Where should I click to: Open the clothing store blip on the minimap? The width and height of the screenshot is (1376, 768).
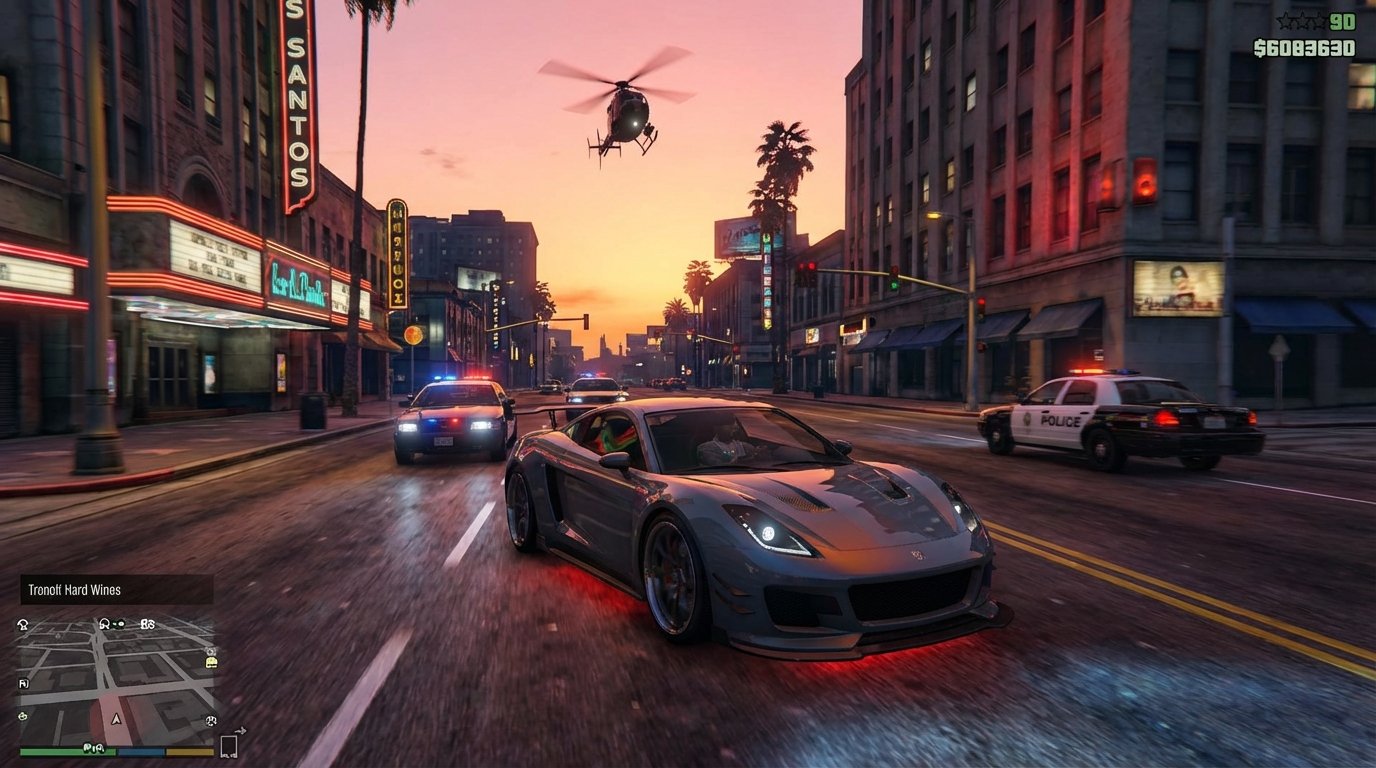(x=105, y=621)
